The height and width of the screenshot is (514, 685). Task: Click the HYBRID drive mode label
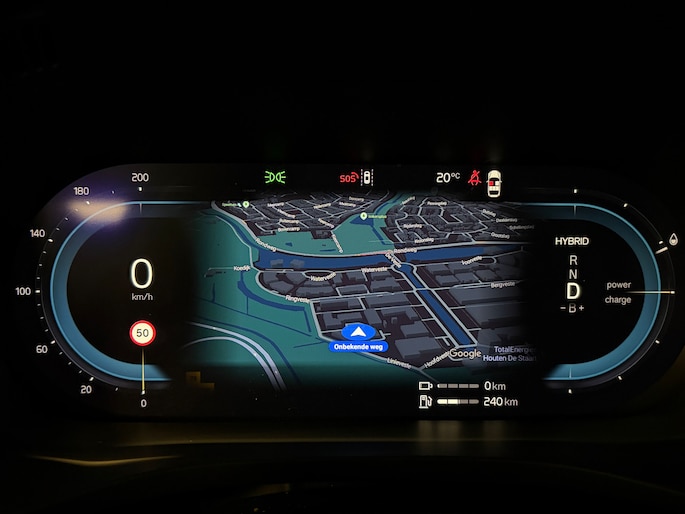click(572, 242)
